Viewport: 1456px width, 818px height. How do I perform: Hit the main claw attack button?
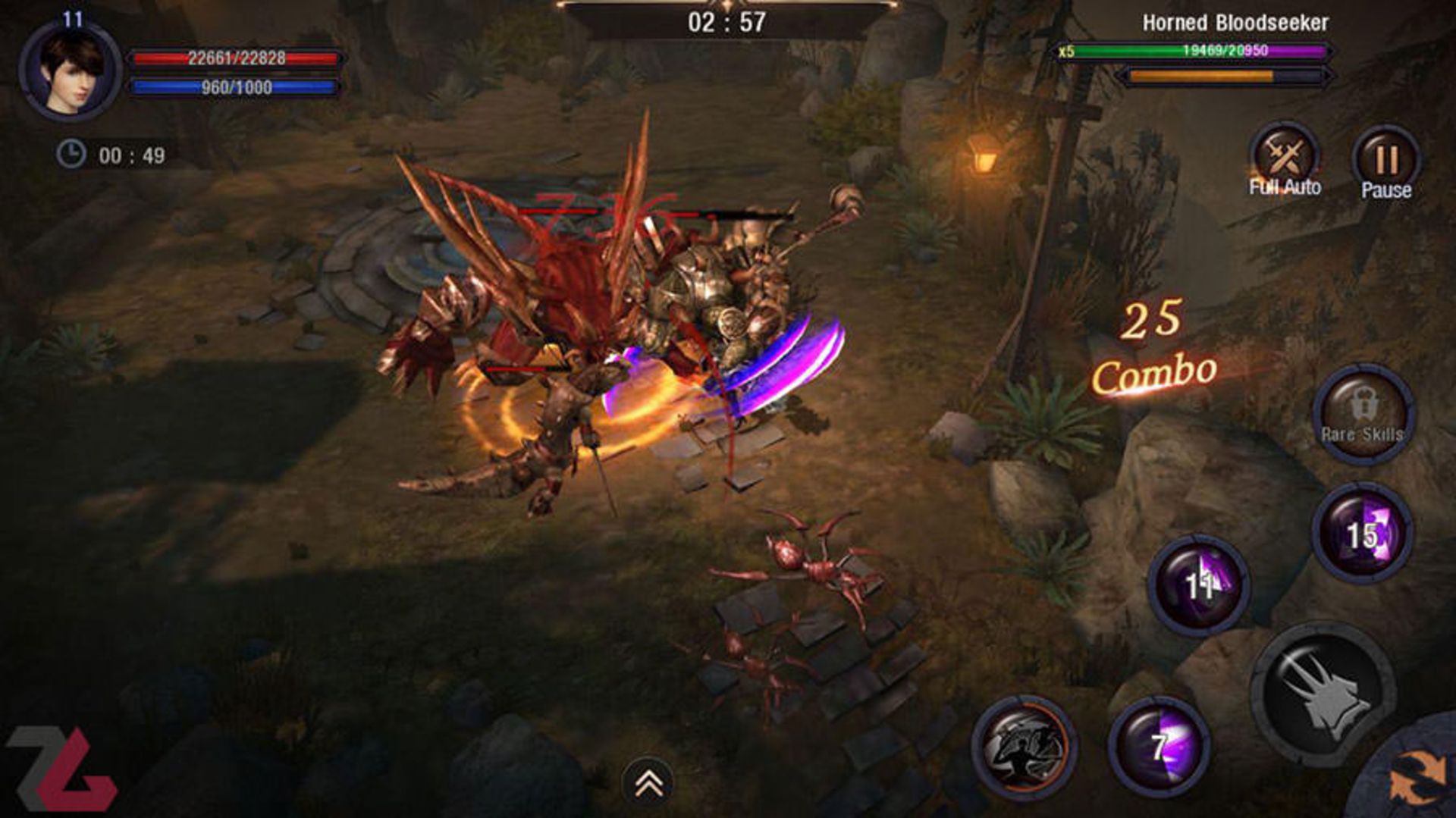(1324, 695)
